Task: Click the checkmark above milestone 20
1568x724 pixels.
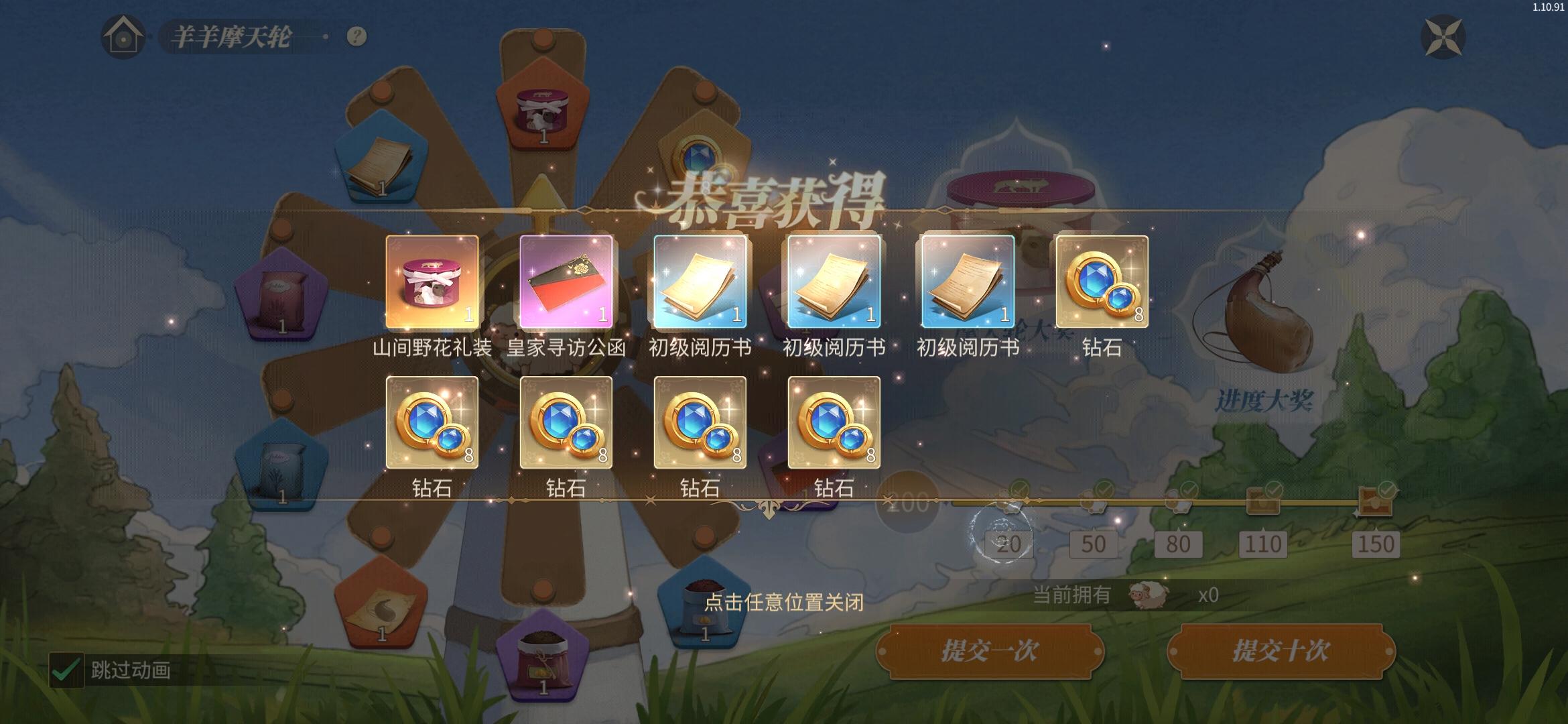Action: tap(1019, 488)
